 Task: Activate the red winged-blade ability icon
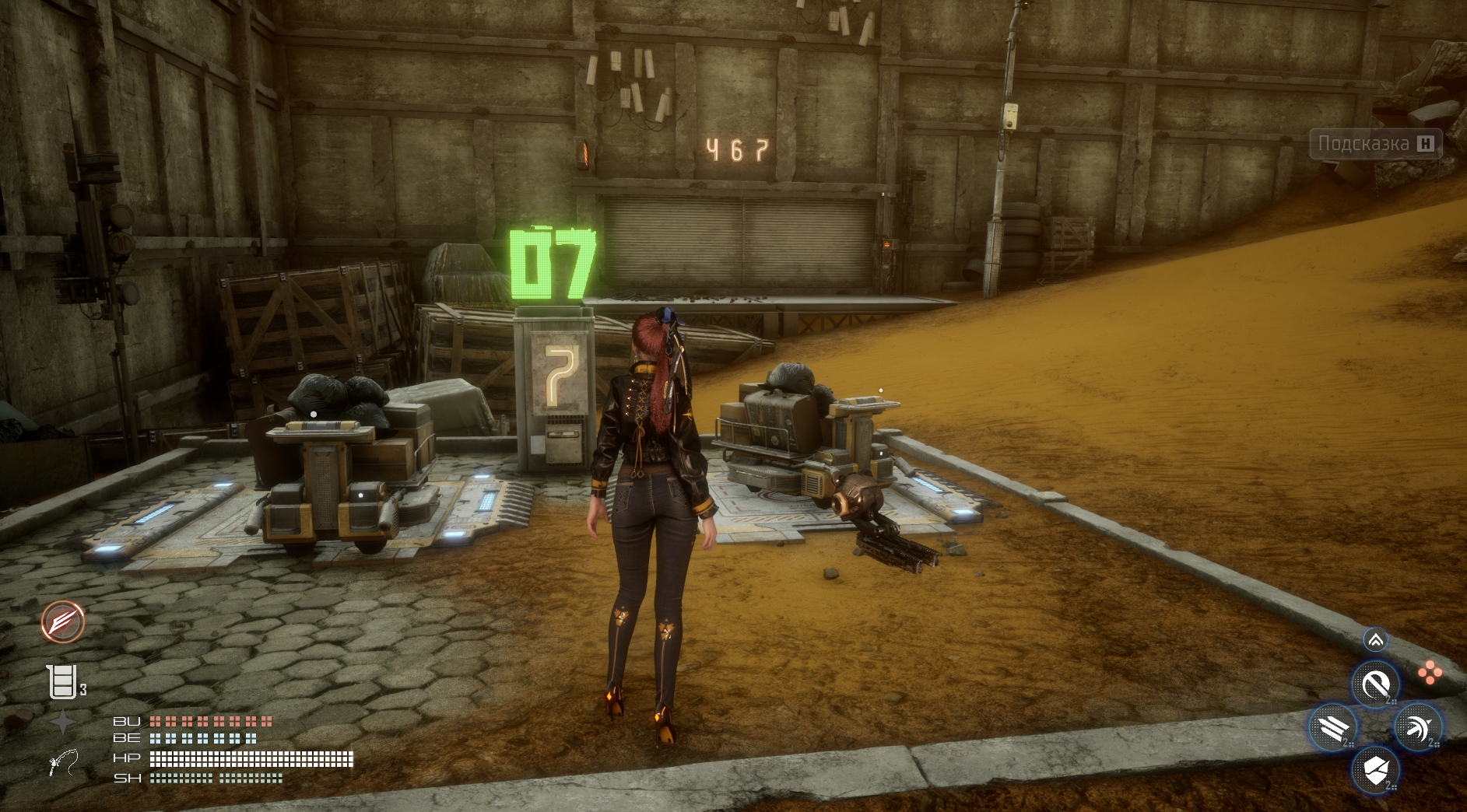tap(63, 622)
